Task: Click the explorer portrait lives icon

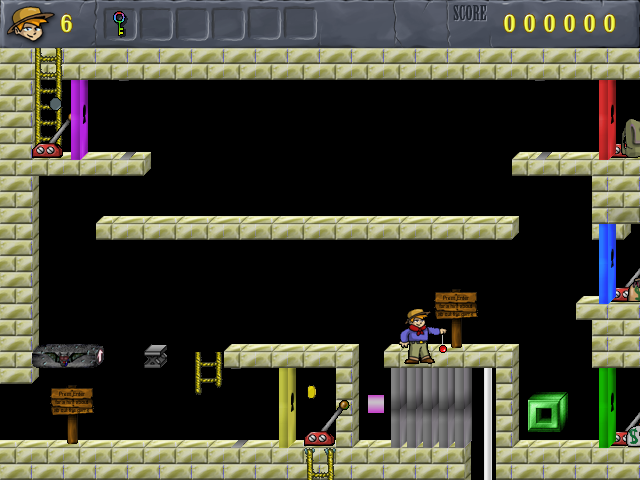Action: (30, 22)
